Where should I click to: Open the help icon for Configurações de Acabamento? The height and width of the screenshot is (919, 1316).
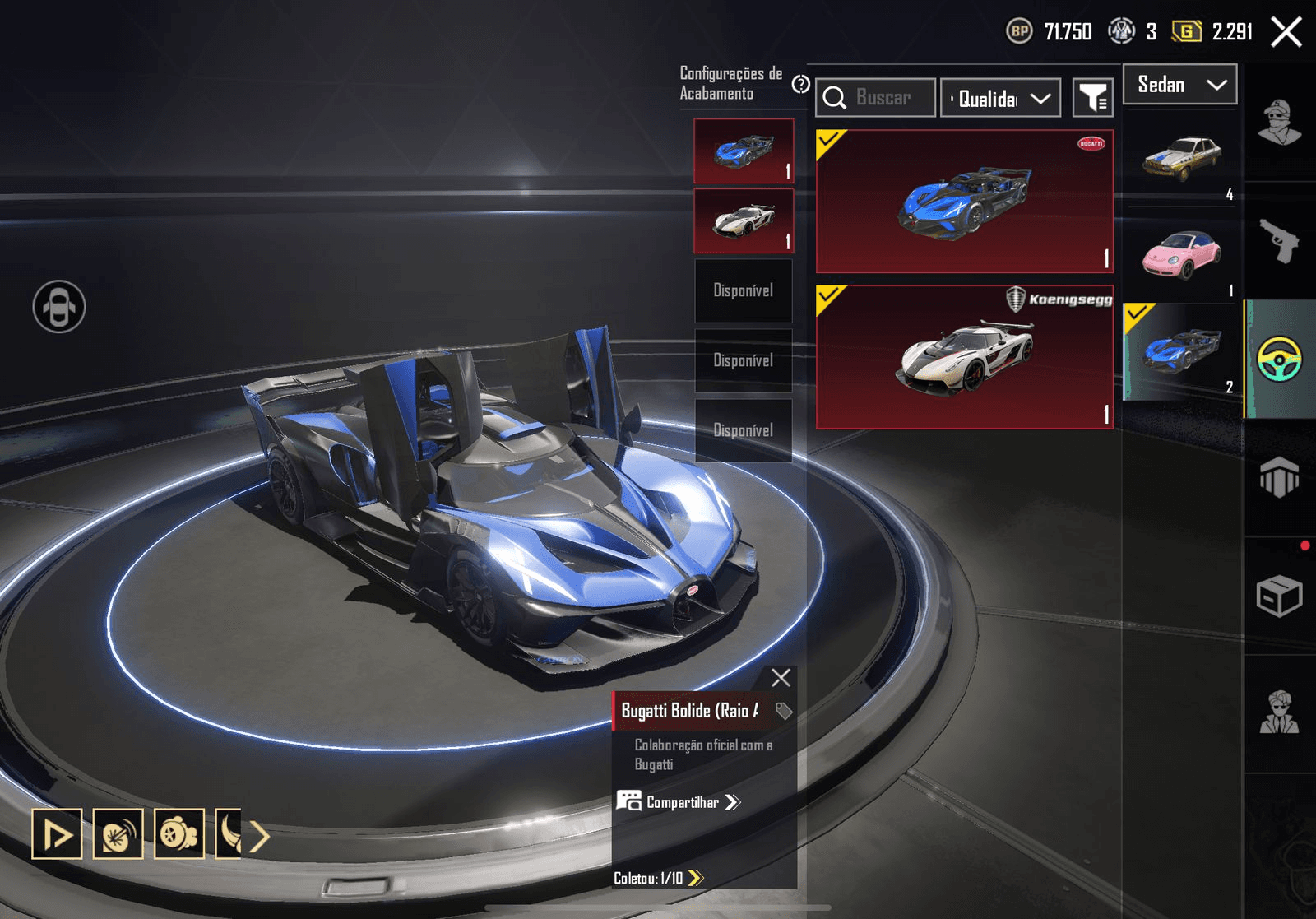coord(800,84)
